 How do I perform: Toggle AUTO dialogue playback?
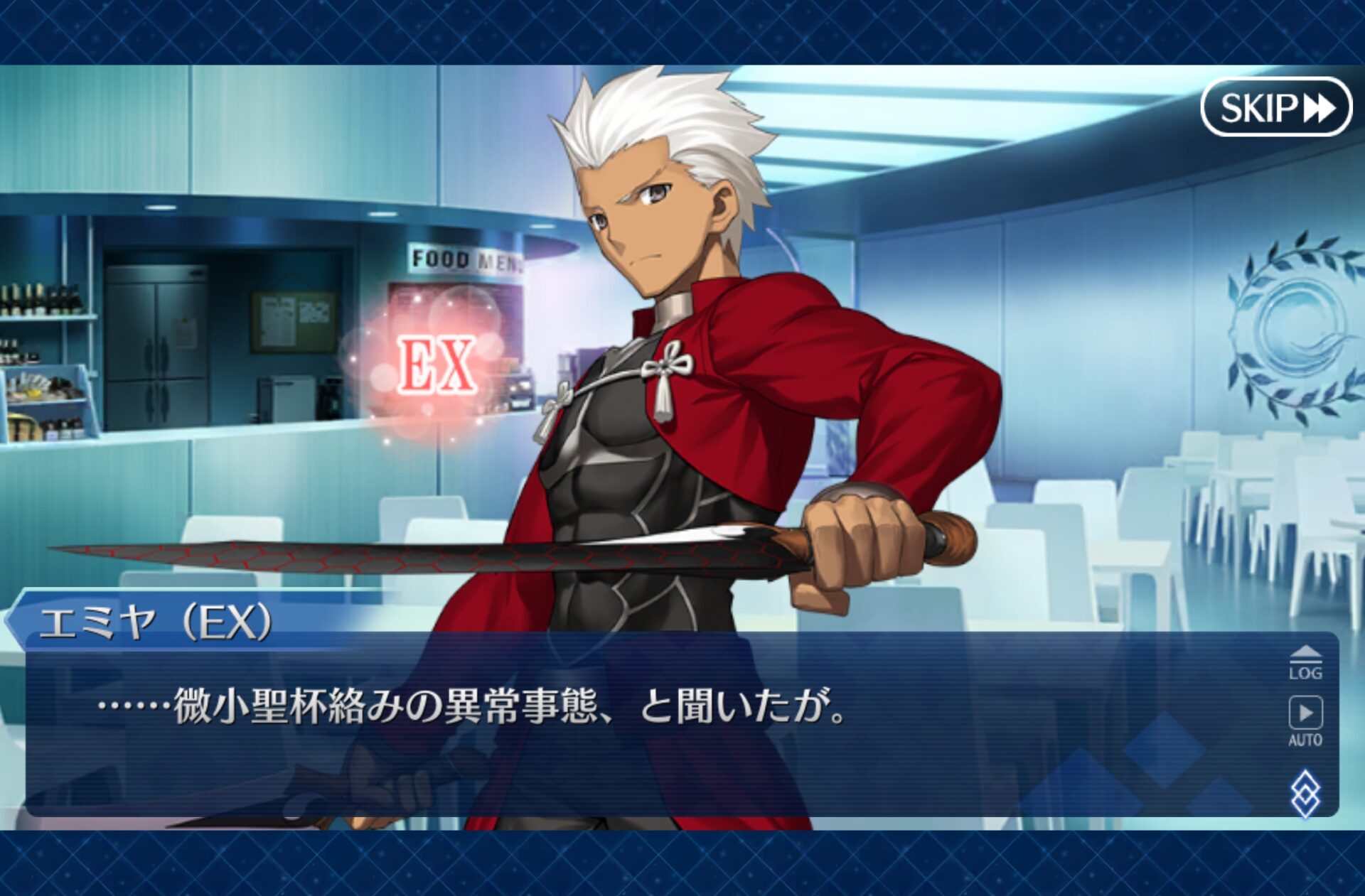(1305, 720)
